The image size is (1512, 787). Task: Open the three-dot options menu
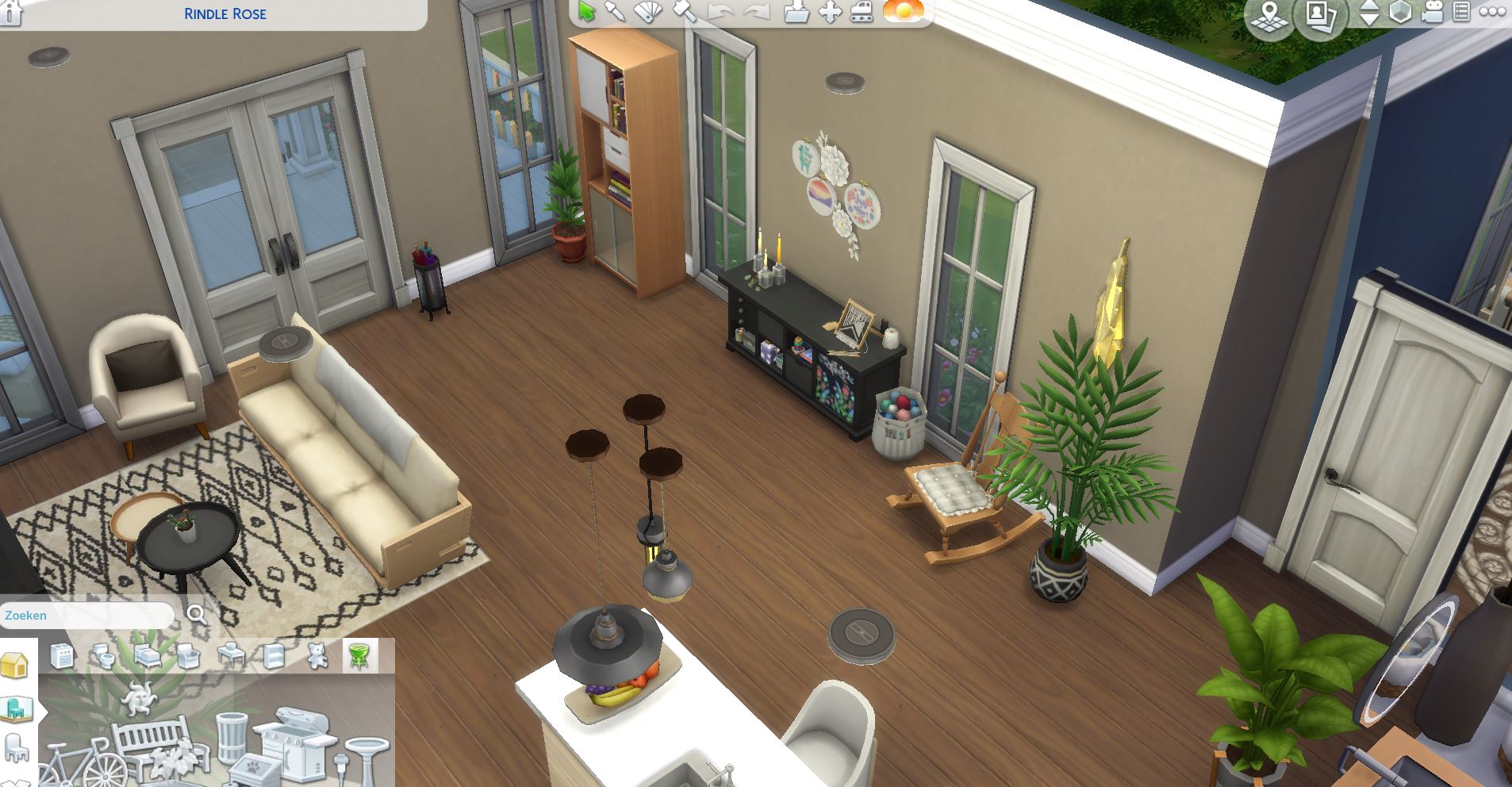pyautogui.click(x=1492, y=12)
